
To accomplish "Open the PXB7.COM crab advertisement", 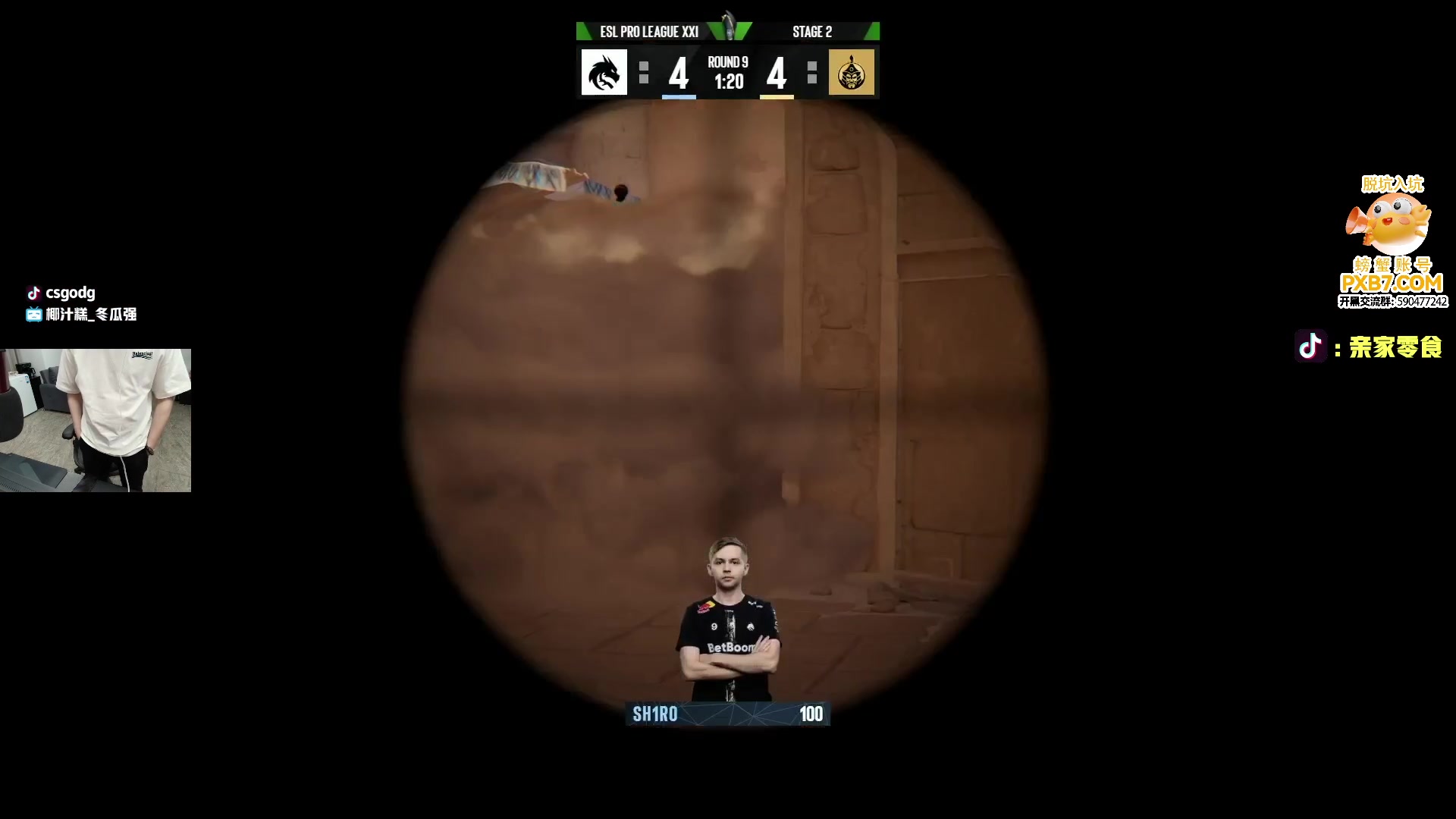I will (x=1392, y=243).
